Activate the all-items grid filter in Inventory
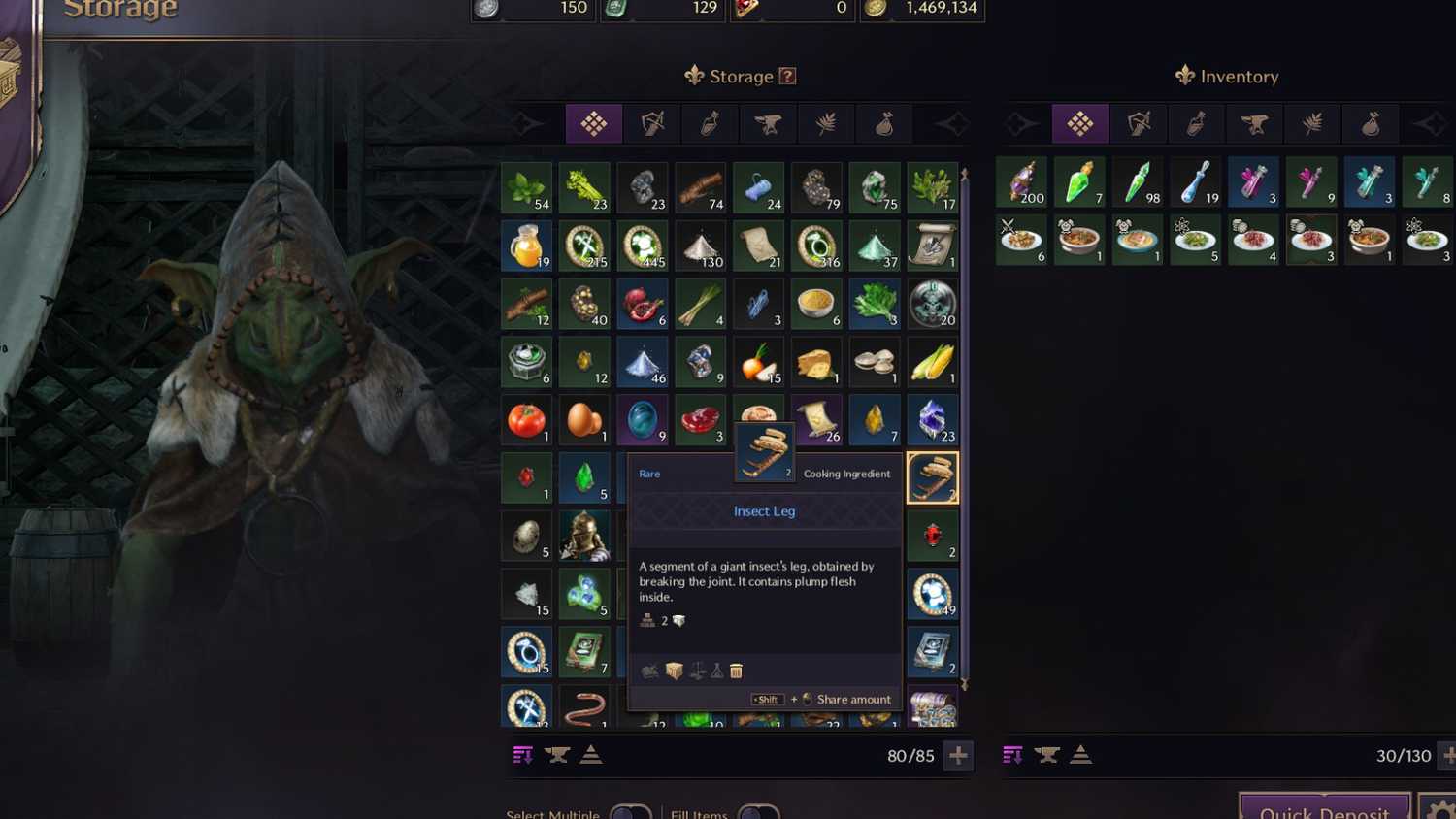 [x=1080, y=123]
